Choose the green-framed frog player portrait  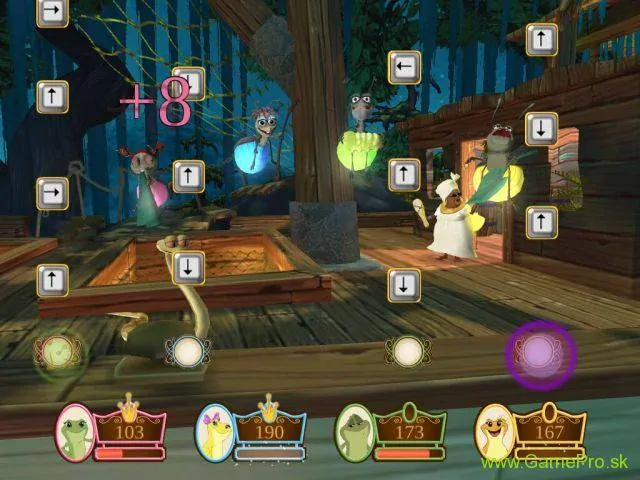coord(354,431)
